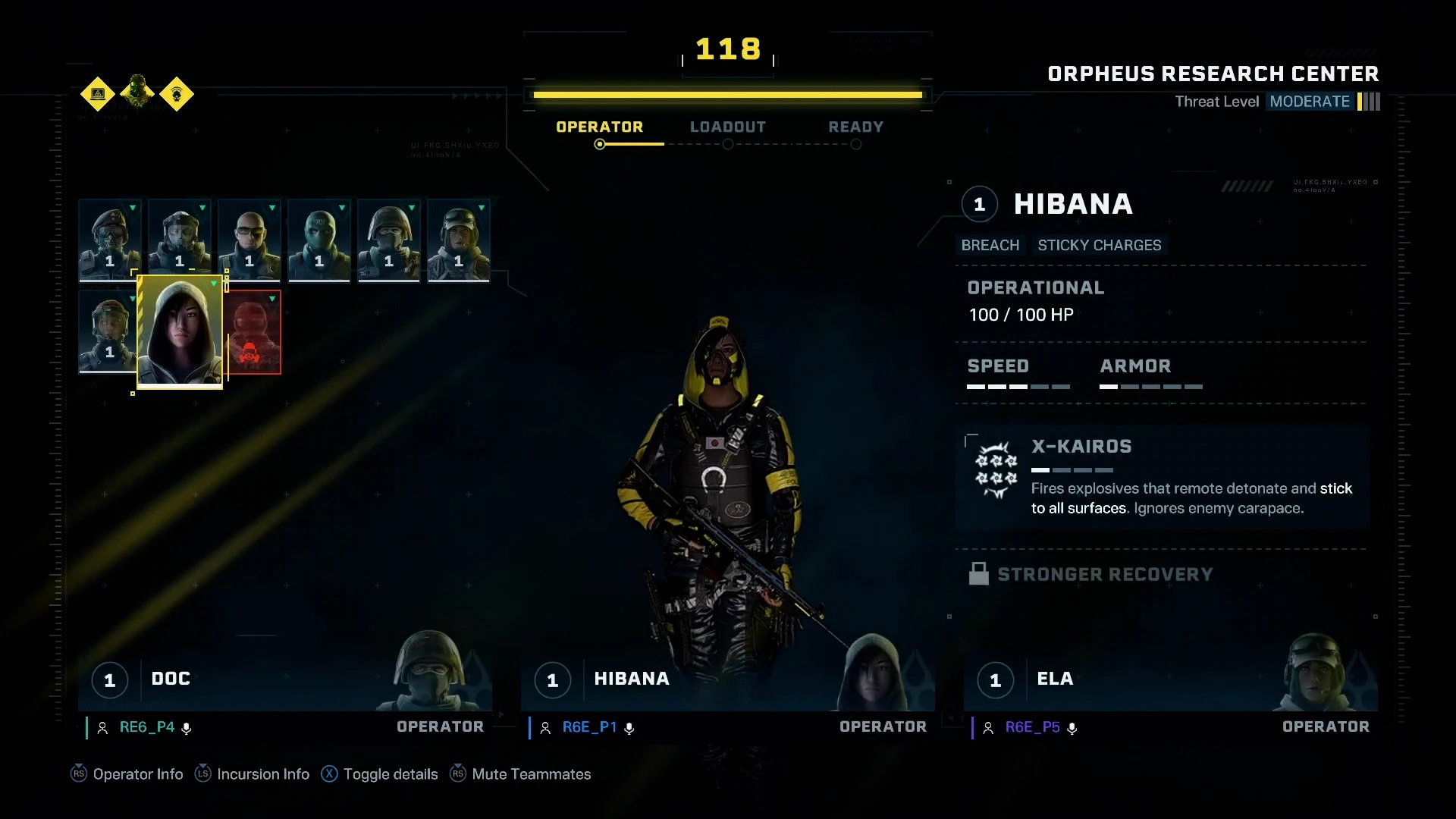Open the HIBANA player card
Image resolution: width=1456 pixels, height=819 pixels.
tap(727, 679)
